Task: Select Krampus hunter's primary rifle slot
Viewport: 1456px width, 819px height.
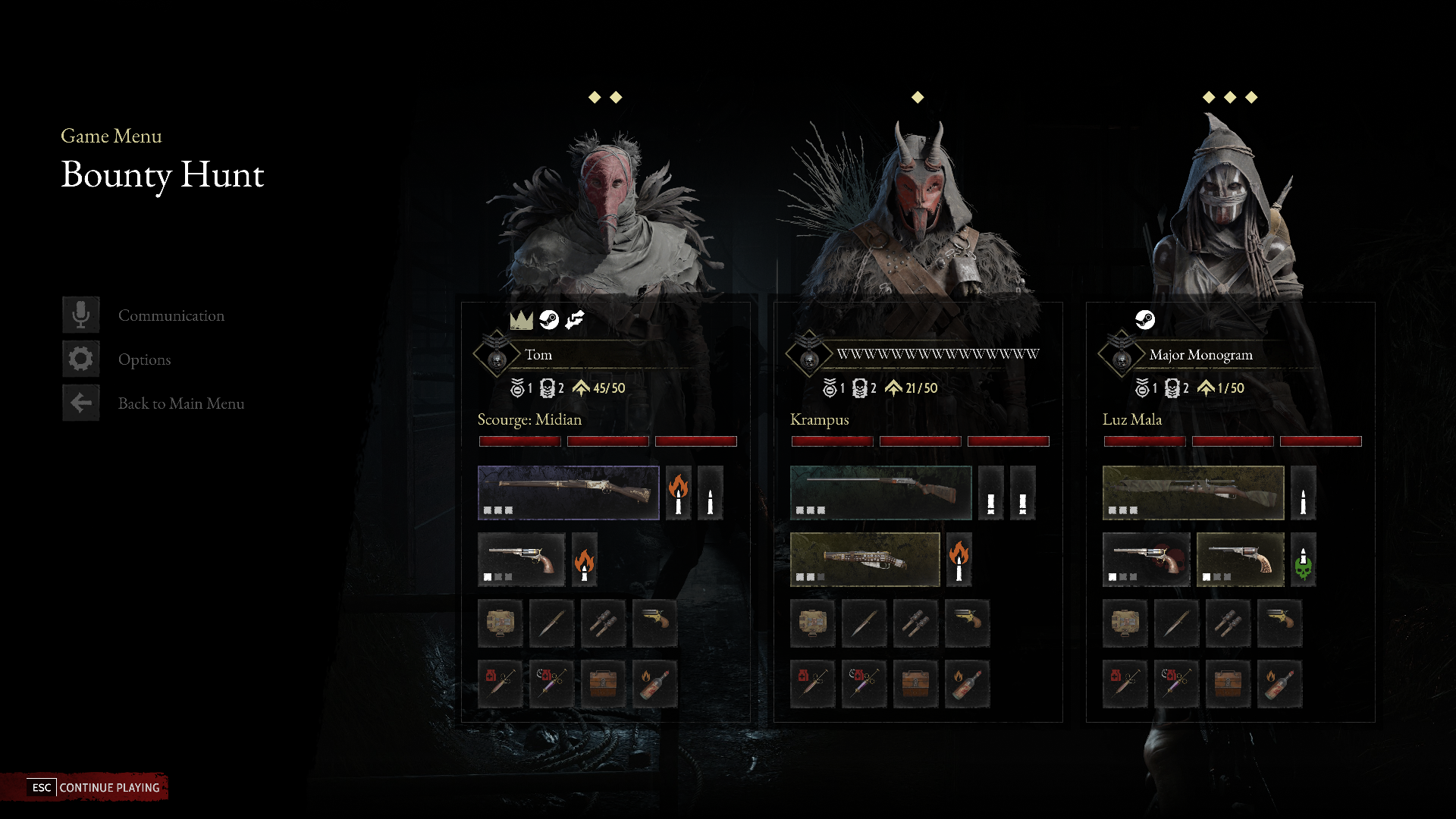Action: point(880,493)
